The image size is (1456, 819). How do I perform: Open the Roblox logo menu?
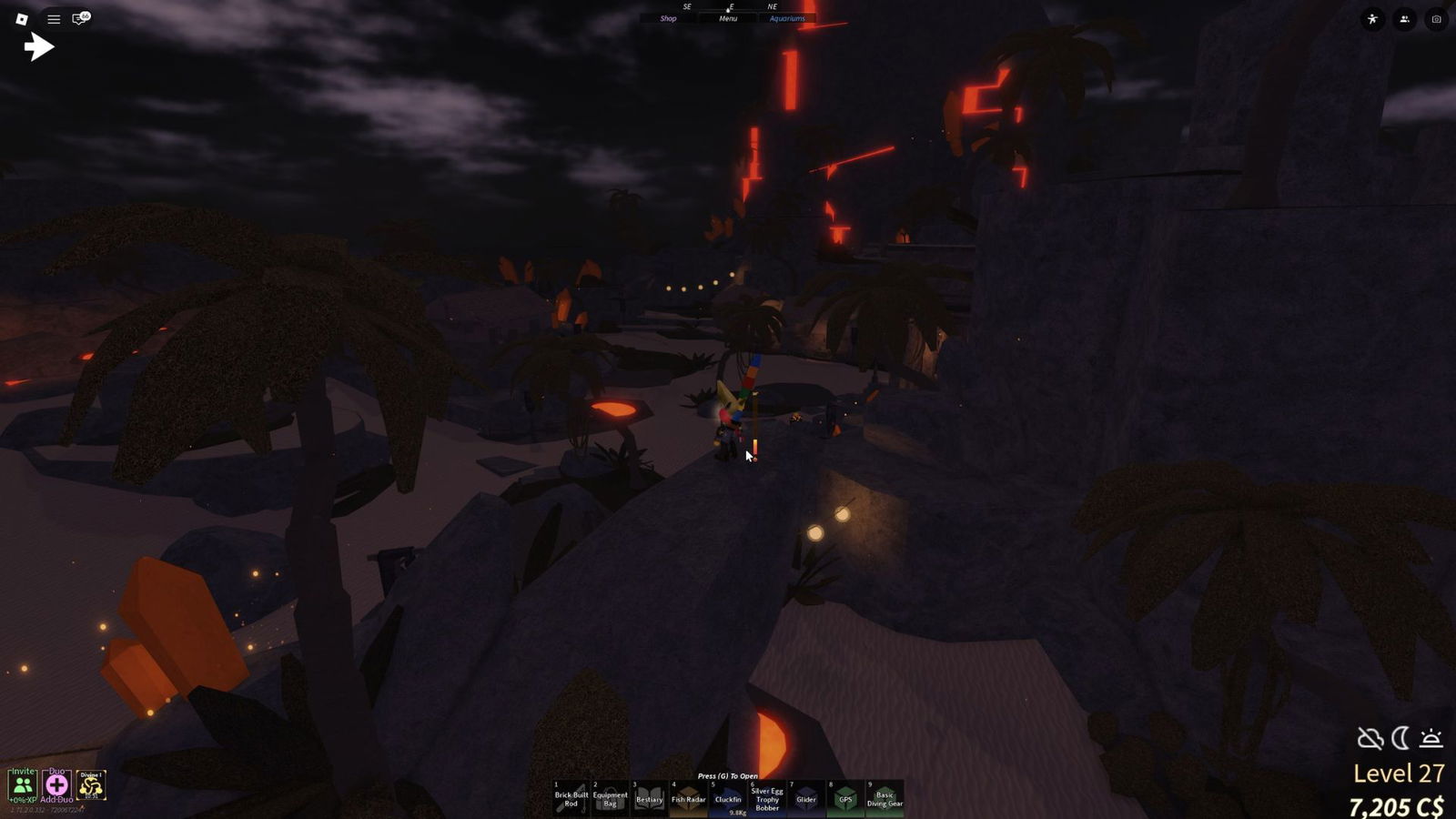click(22, 18)
